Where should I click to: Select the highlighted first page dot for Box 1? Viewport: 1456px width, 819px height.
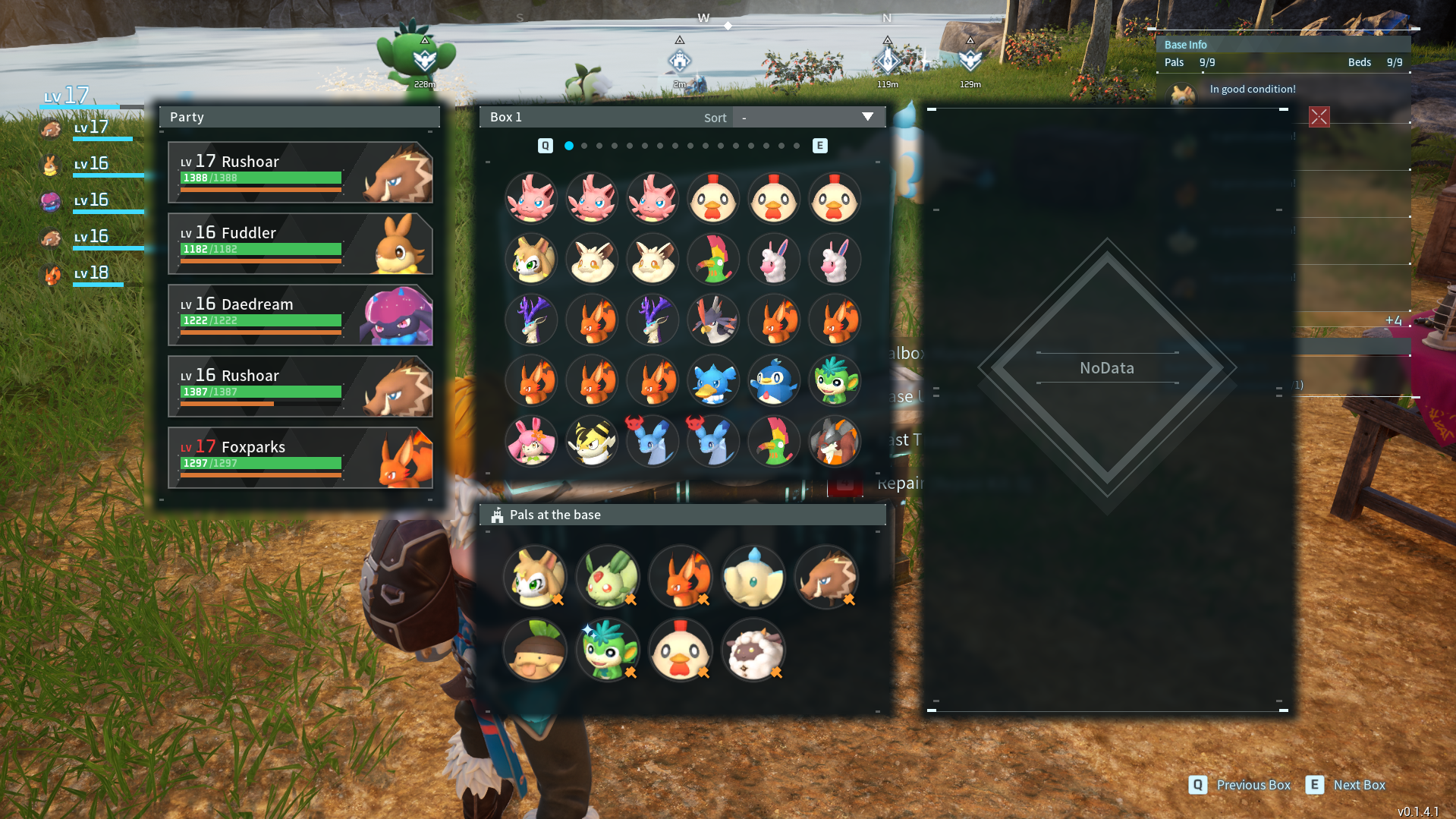click(570, 145)
